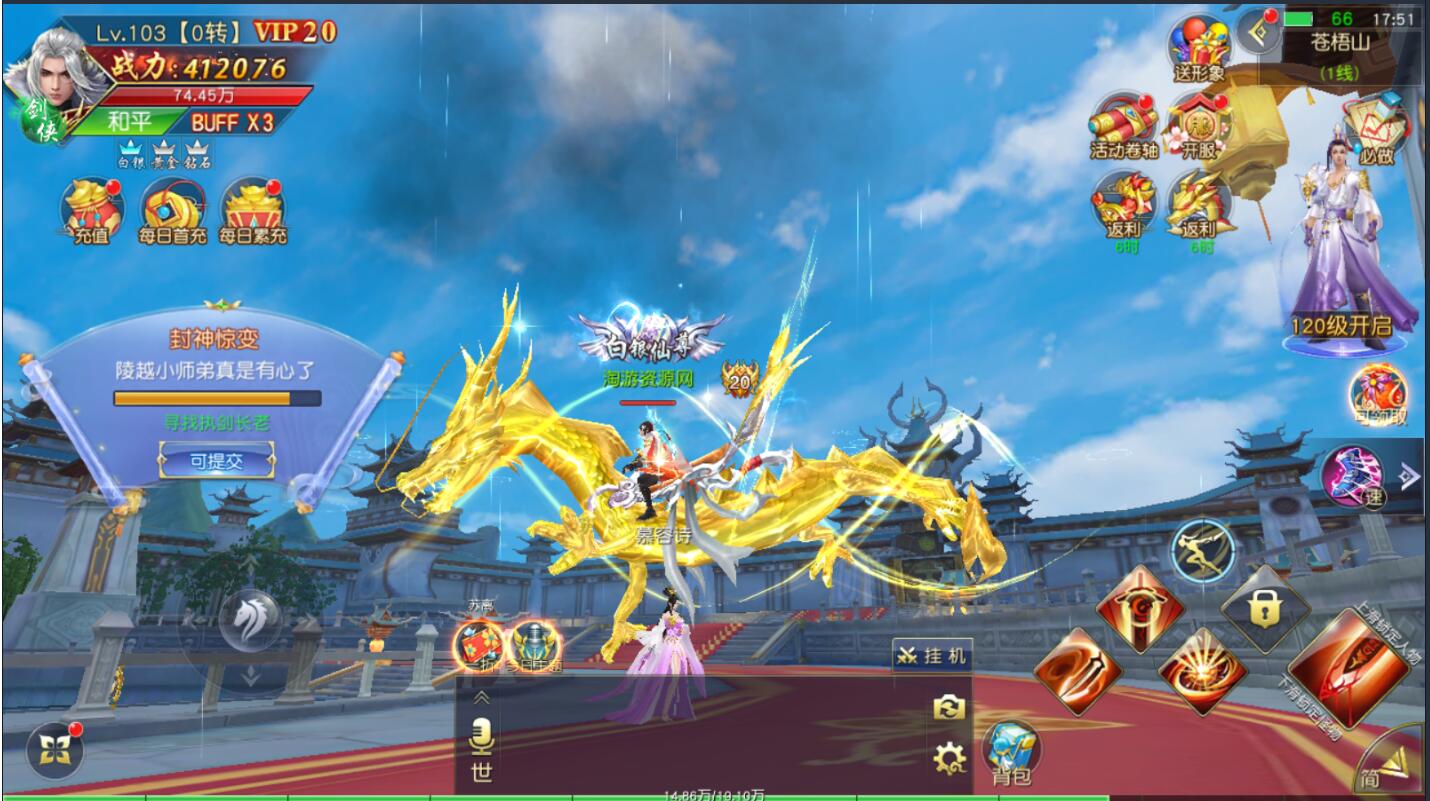
Task: Use the locked padlock skill slot
Action: [1265, 608]
